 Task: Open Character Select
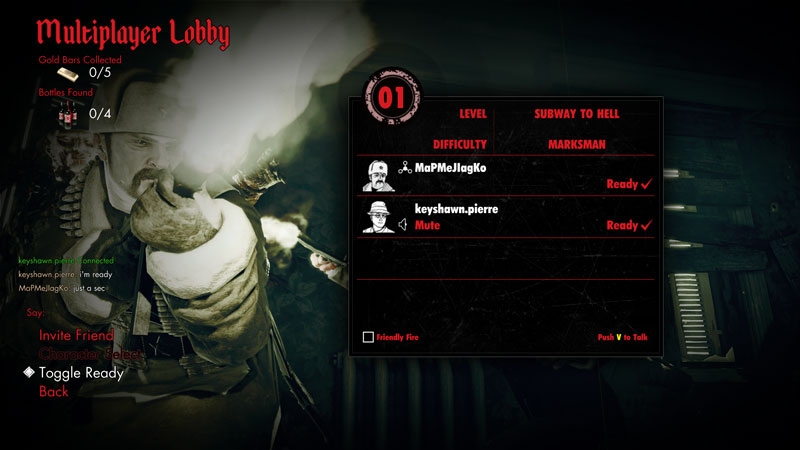click(x=90, y=354)
